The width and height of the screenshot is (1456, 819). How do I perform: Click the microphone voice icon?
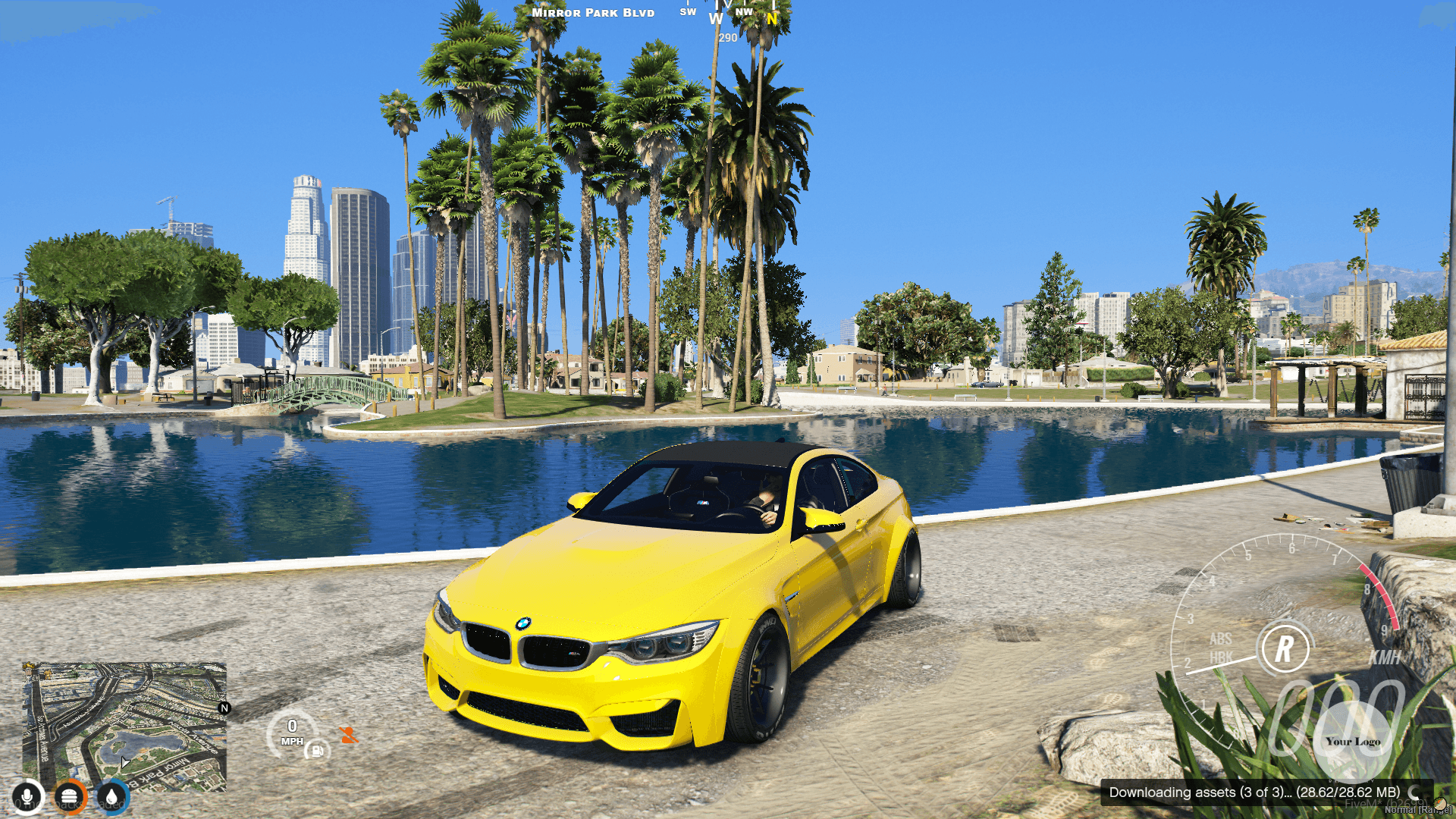click(28, 797)
